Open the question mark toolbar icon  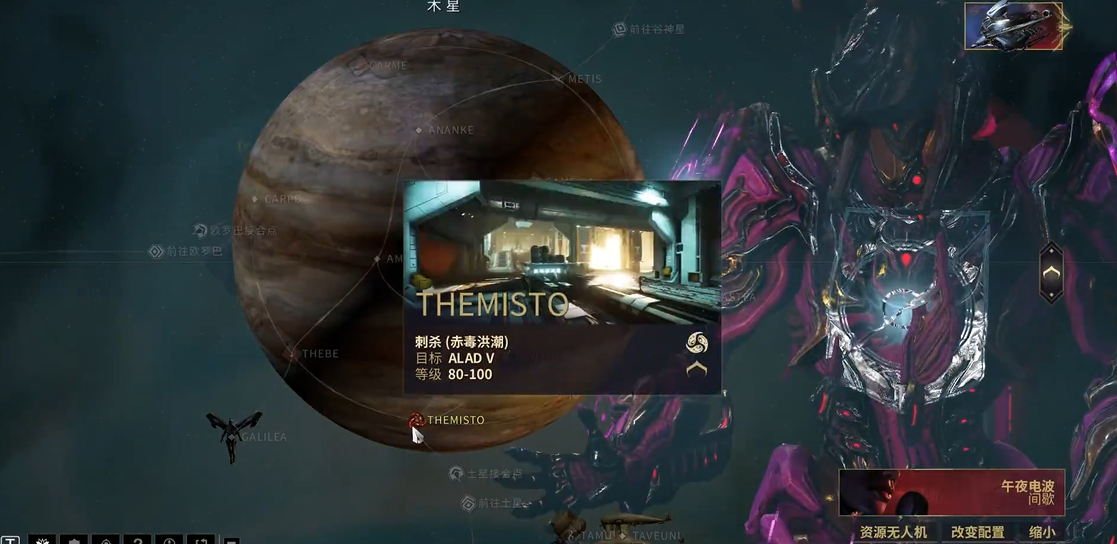(136, 540)
